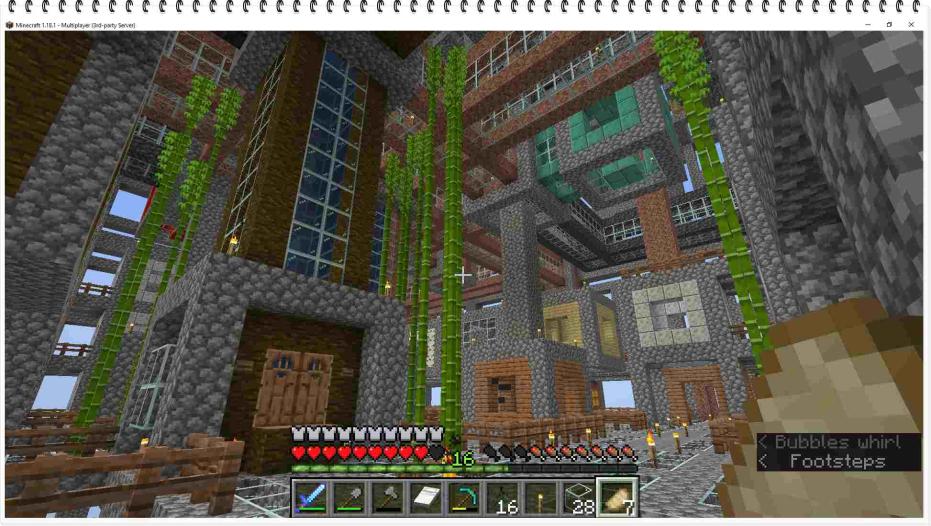Close the Minecraft window
The image size is (931, 526).
tap(911, 25)
